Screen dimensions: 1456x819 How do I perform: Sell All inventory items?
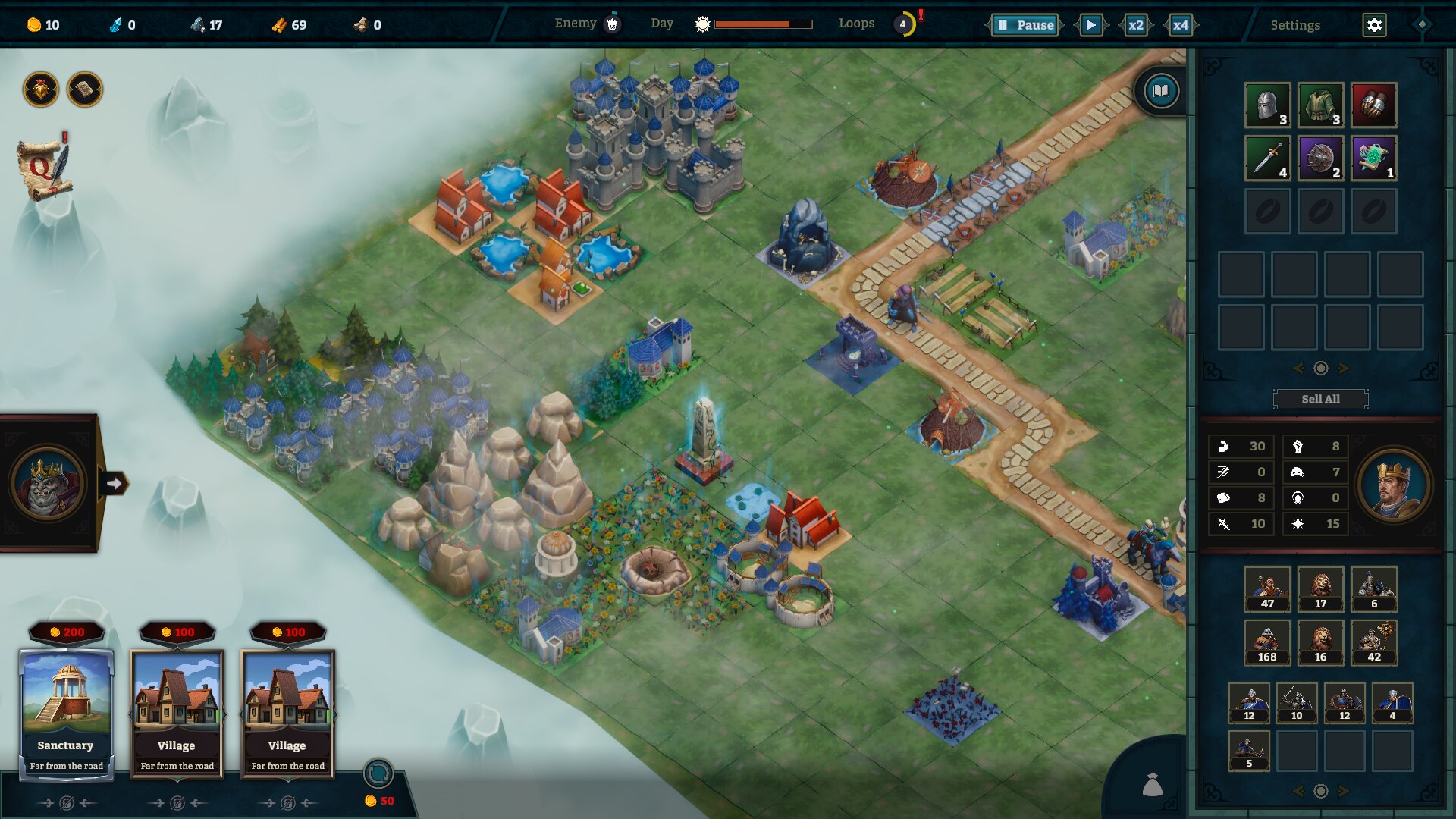coord(1320,399)
